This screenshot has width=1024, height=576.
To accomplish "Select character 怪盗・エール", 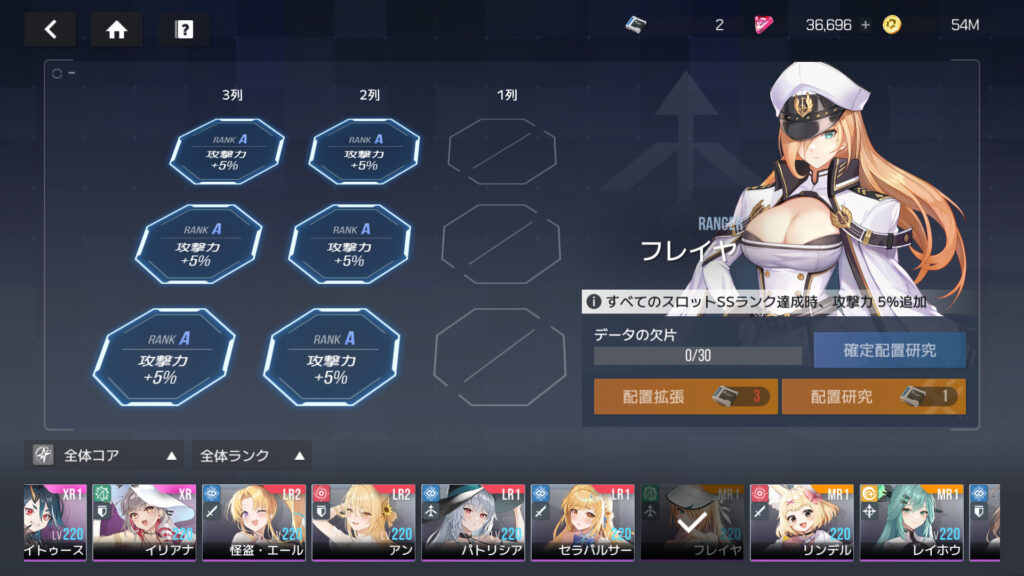I will coord(253,522).
